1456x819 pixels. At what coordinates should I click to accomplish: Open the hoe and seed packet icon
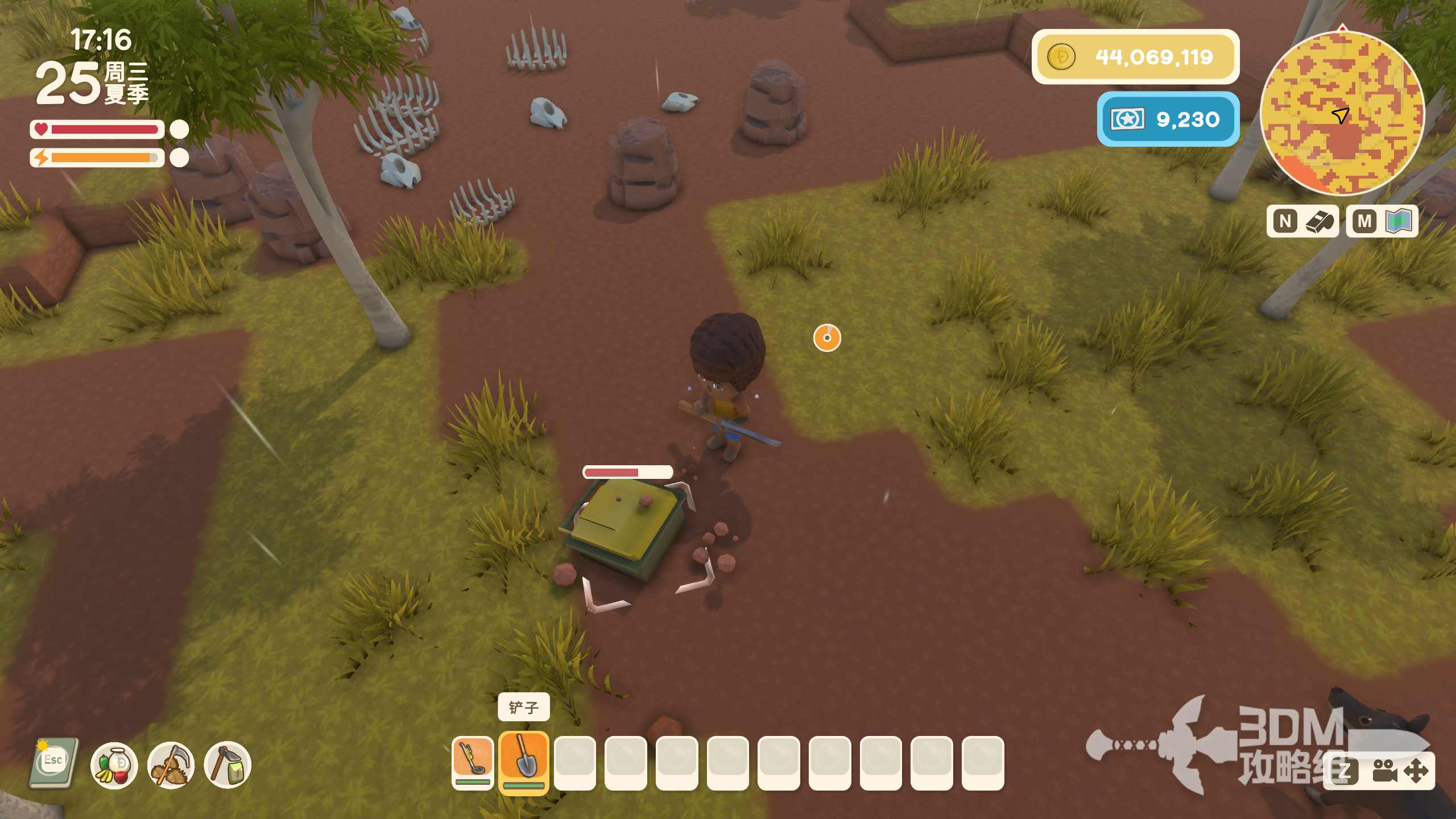227,765
